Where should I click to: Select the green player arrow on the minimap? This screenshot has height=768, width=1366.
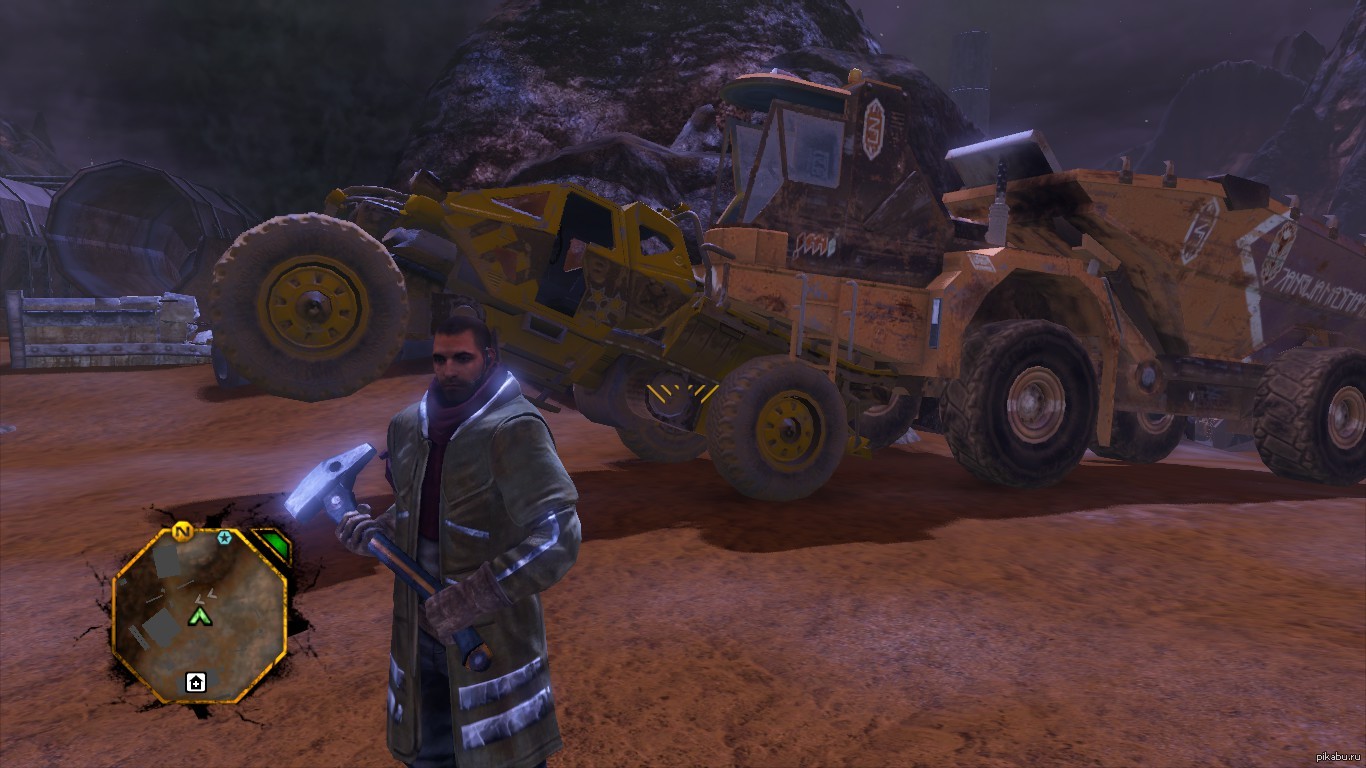[201, 616]
